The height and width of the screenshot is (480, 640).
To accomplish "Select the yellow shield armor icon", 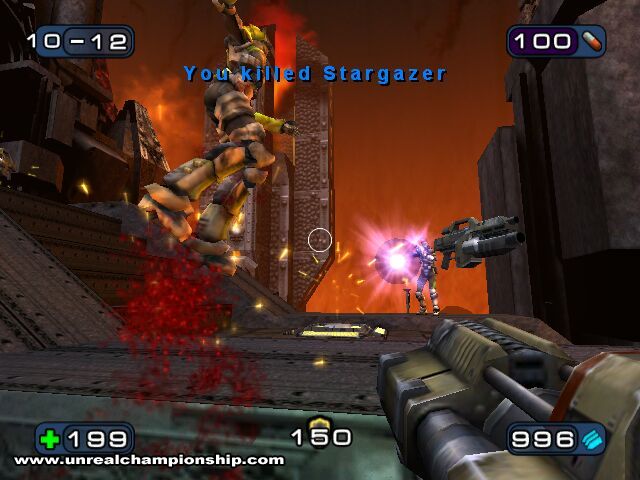I will (x=320, y=424).
